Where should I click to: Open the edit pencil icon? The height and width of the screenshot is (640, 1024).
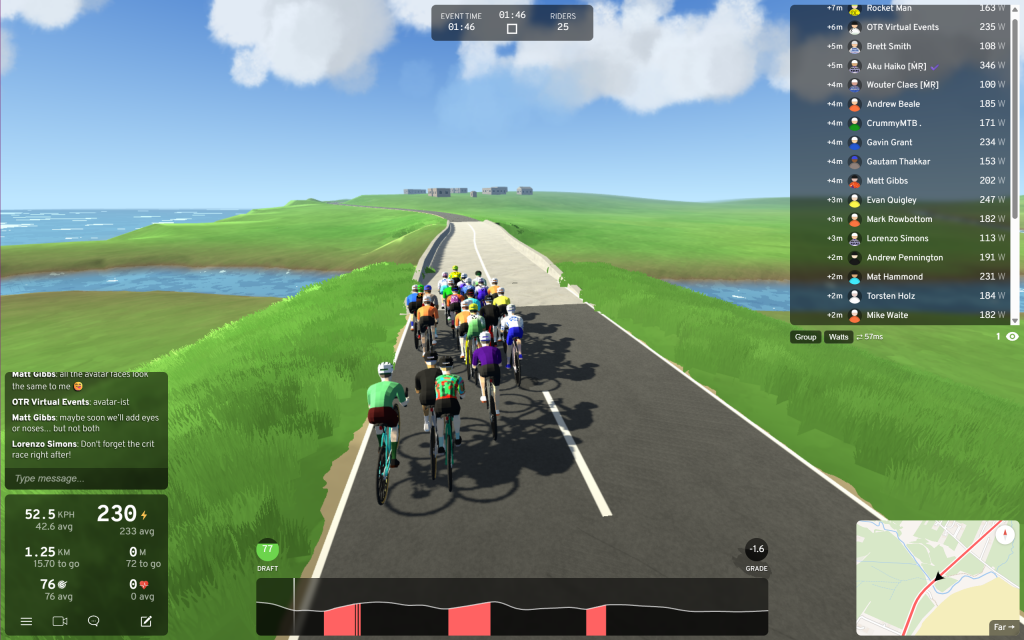(x=146, y=621)
